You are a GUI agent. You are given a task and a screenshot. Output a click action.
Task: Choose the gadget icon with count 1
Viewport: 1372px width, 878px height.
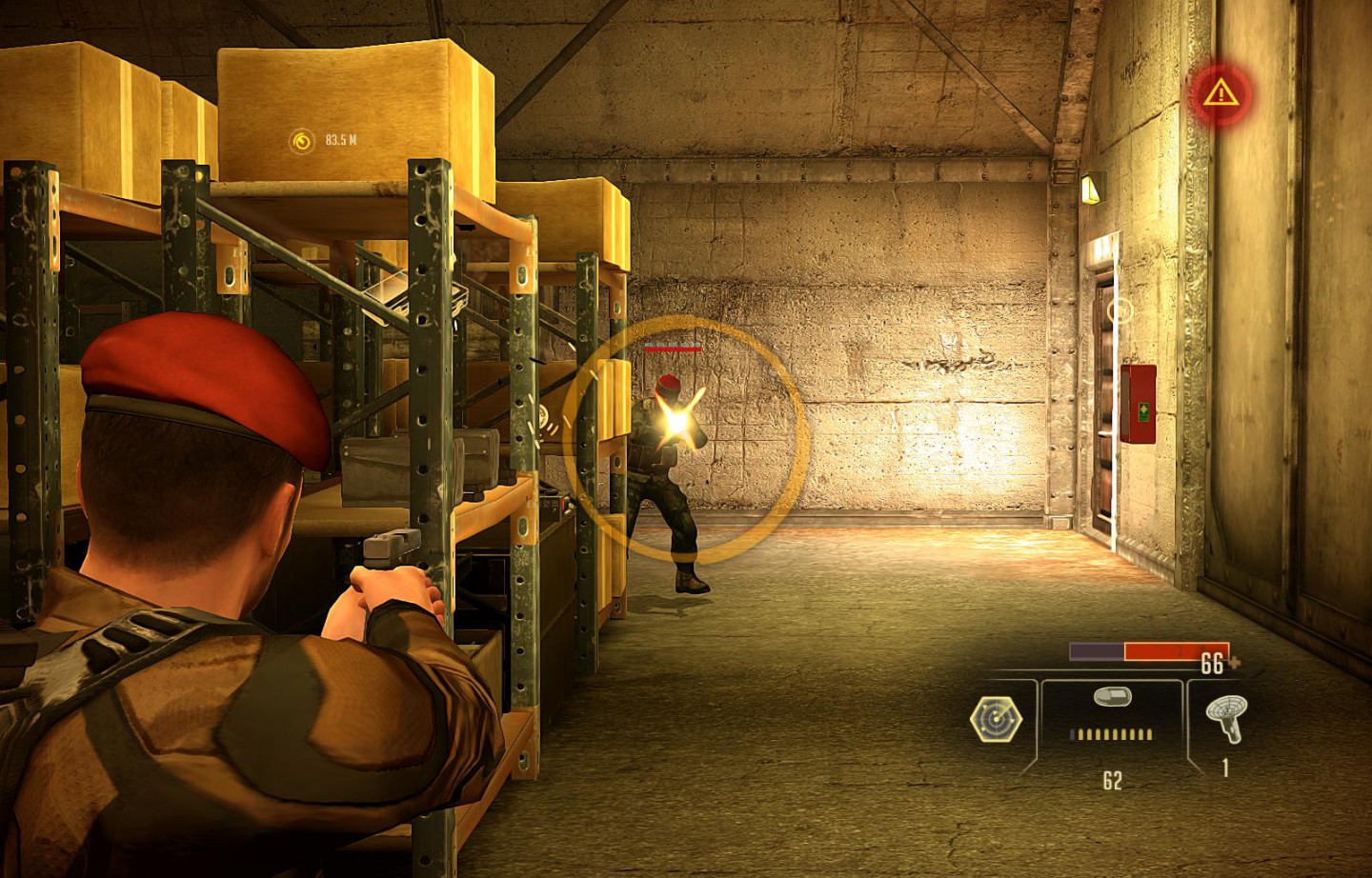[x=1225, y=719]
